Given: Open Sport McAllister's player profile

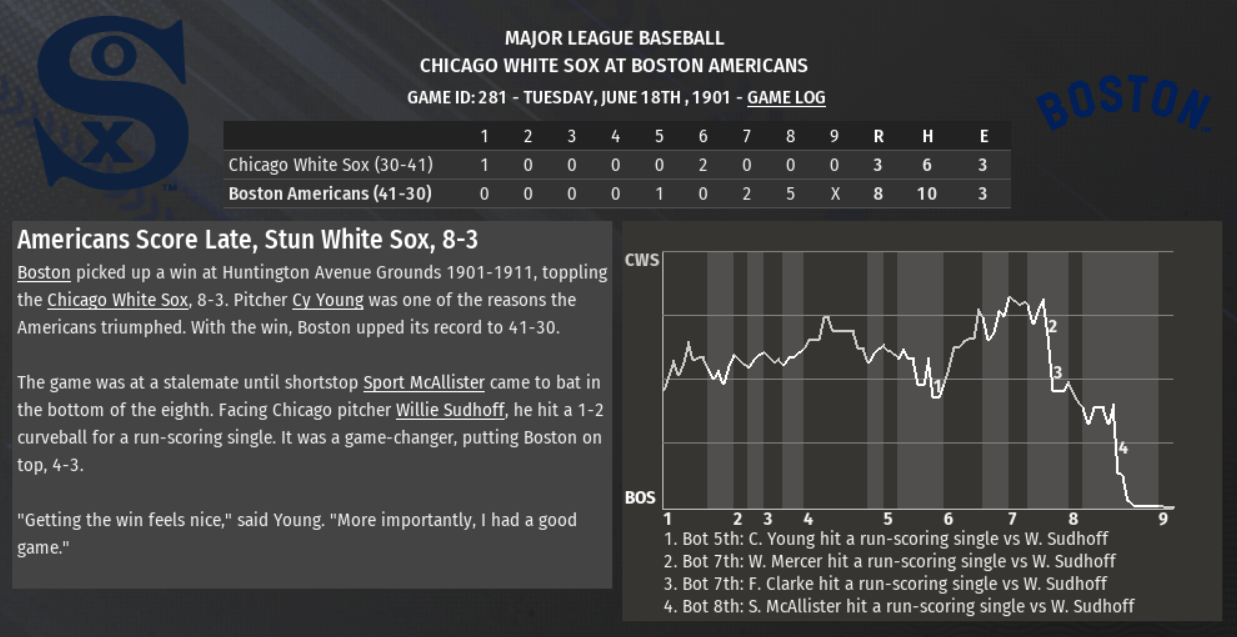Looking at the screenshot, I should [x=424, y=383].
